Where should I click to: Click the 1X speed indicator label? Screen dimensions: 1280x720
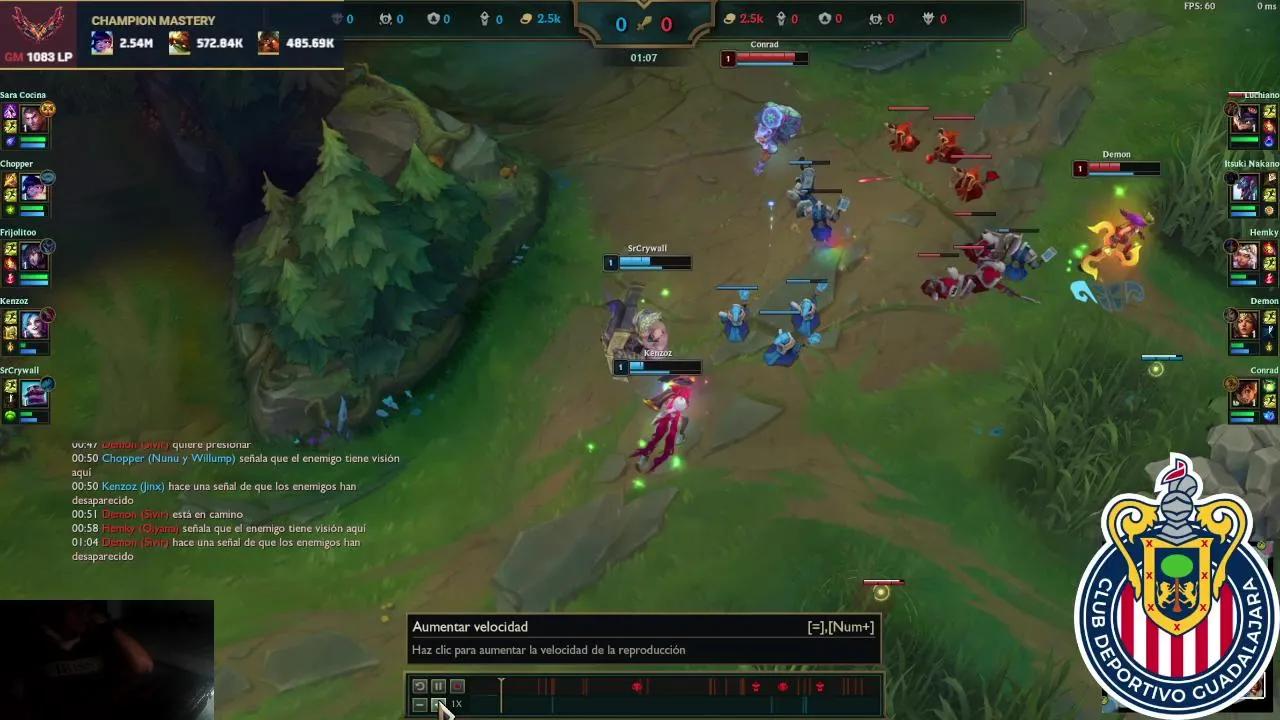457,704
